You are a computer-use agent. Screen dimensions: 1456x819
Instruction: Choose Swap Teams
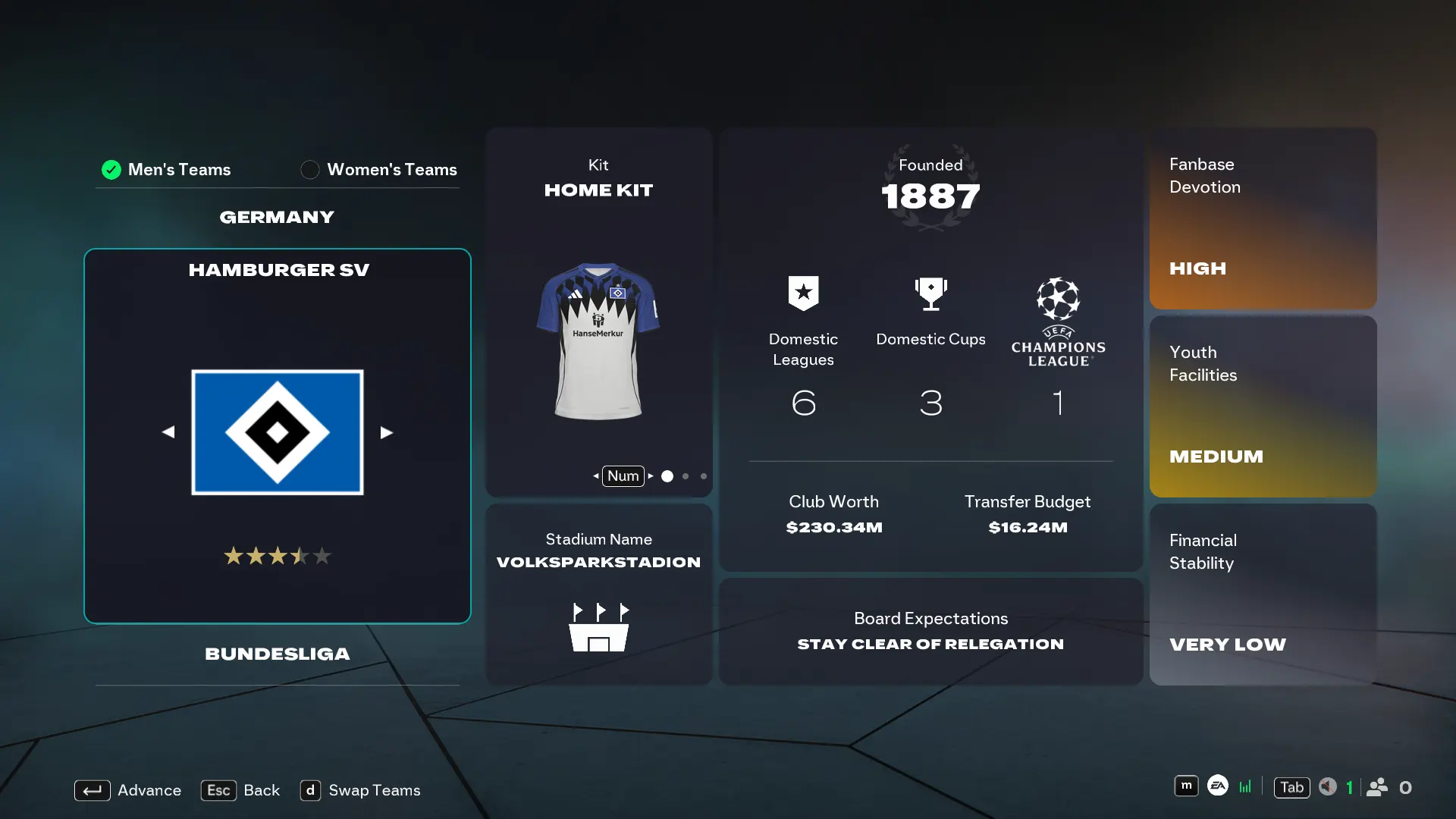[x=360, y=790]
